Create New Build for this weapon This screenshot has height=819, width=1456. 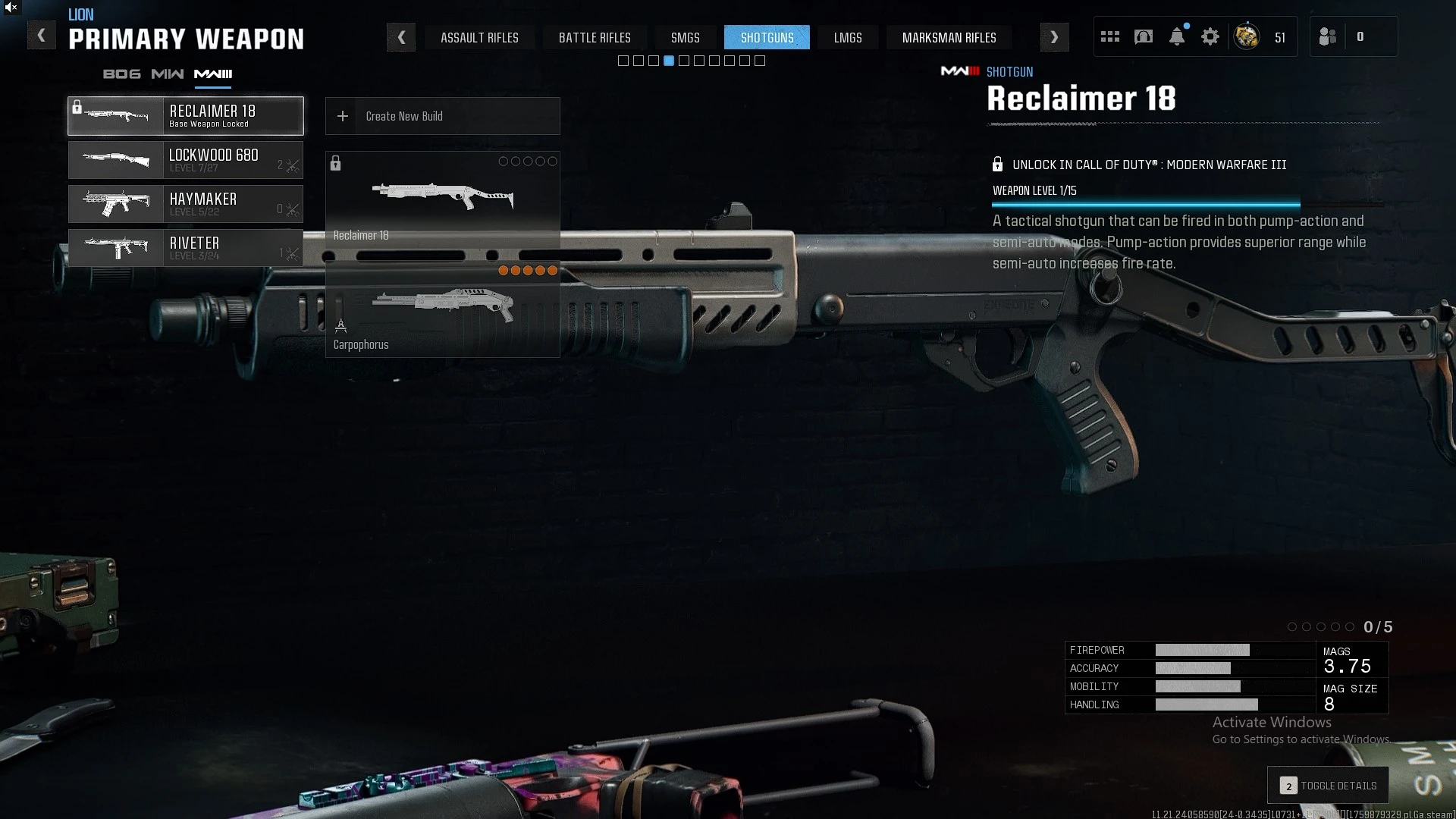tap(443, 116)
